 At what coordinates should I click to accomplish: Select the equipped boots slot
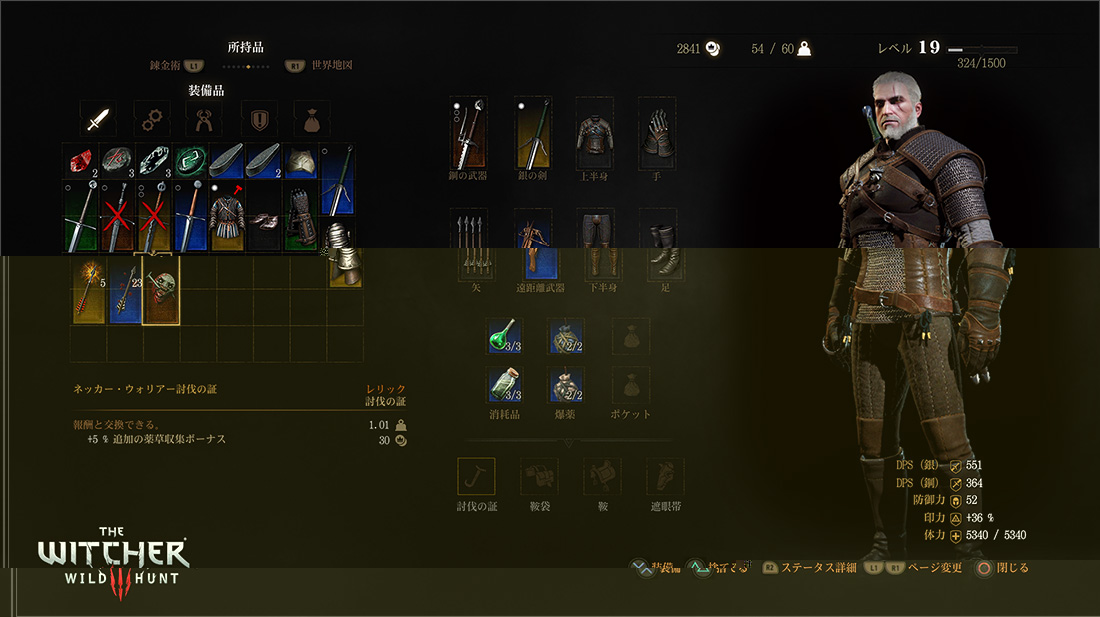(x=657, y=246)
